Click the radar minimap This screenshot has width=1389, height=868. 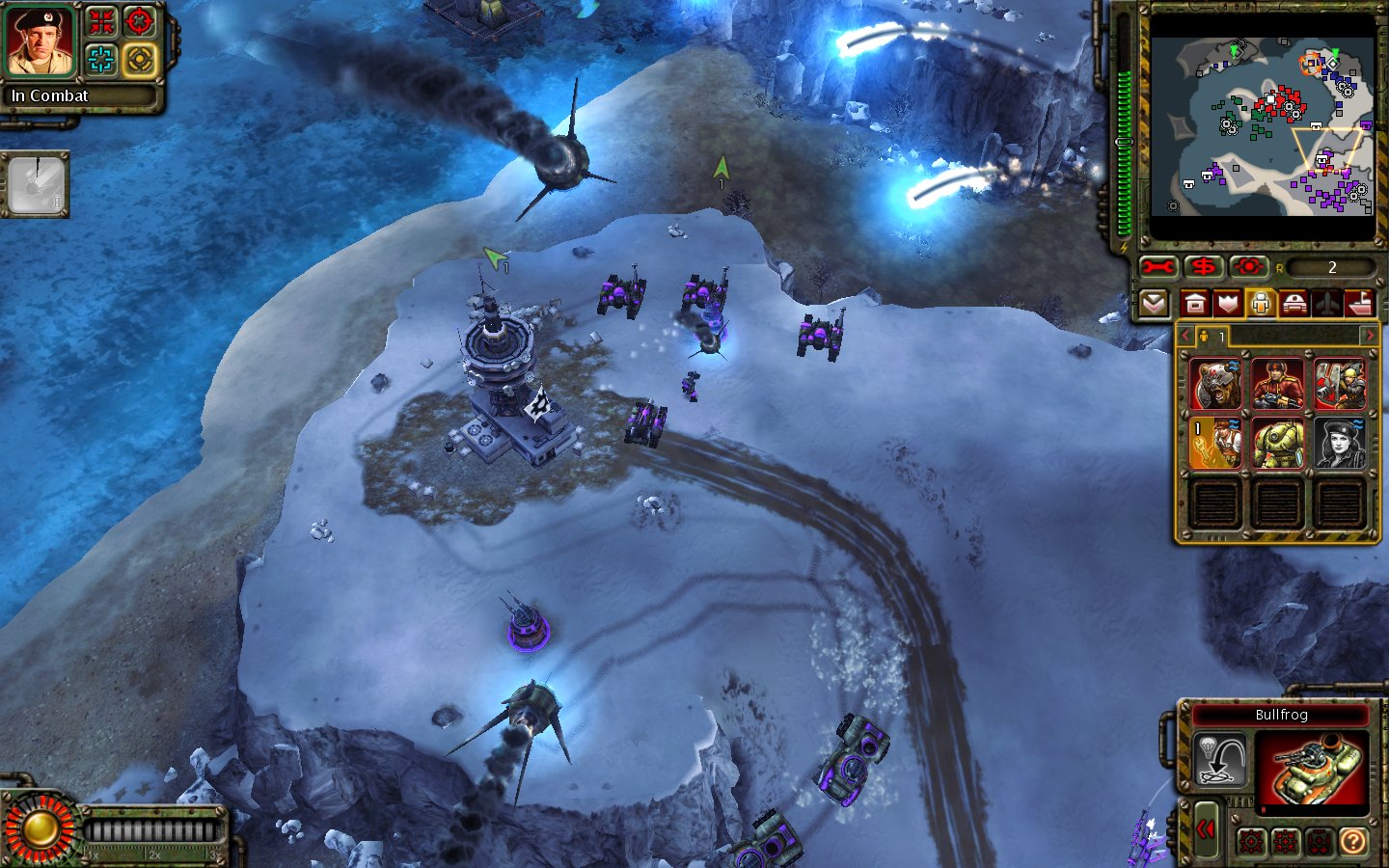point(1262,127)
